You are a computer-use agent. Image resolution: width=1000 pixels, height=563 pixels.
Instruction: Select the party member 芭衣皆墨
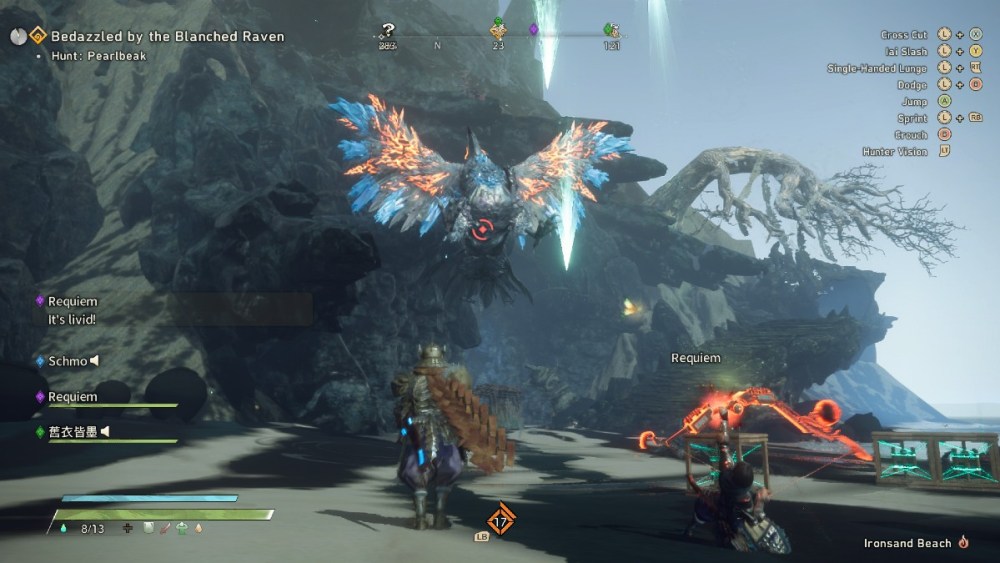[x=73, y=432]
